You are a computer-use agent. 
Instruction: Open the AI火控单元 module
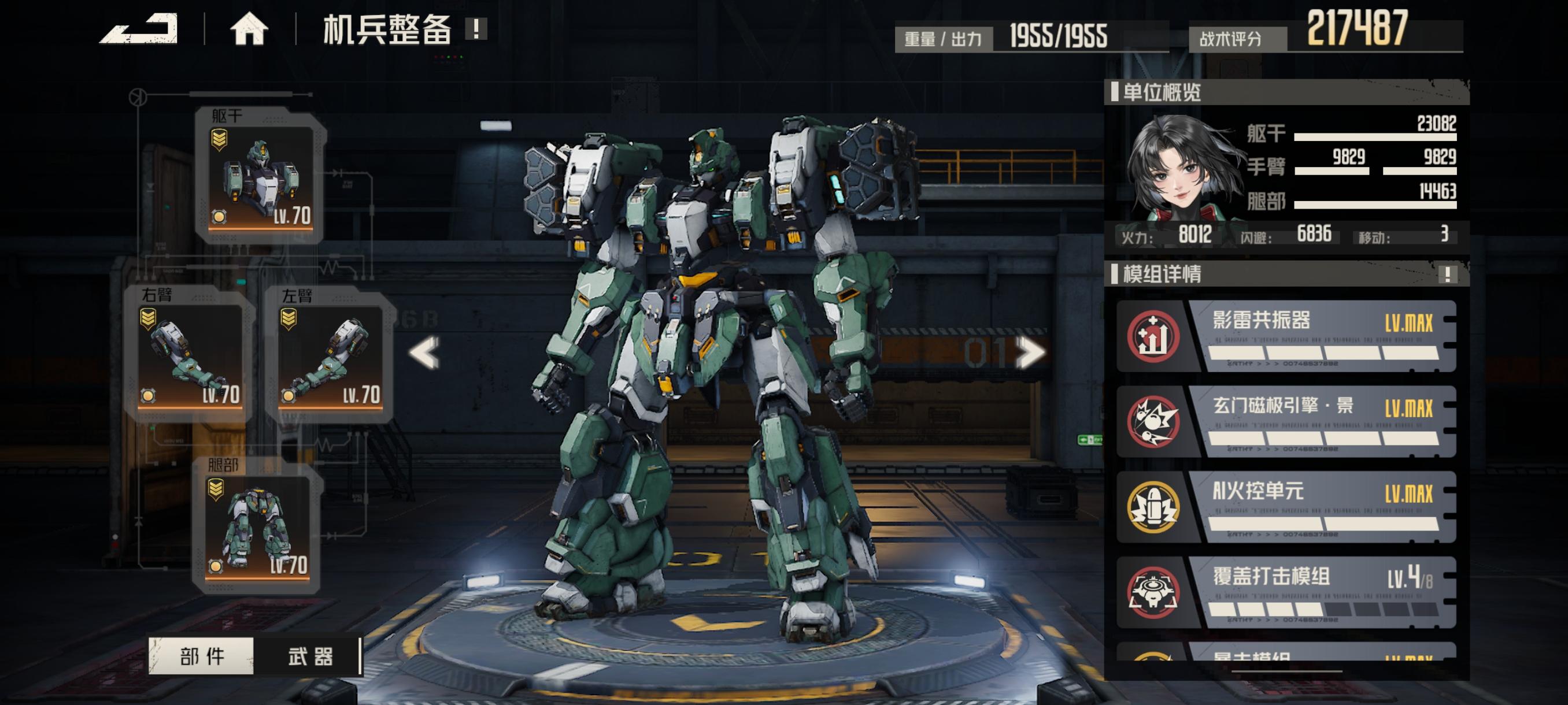tap(1286, 507)
